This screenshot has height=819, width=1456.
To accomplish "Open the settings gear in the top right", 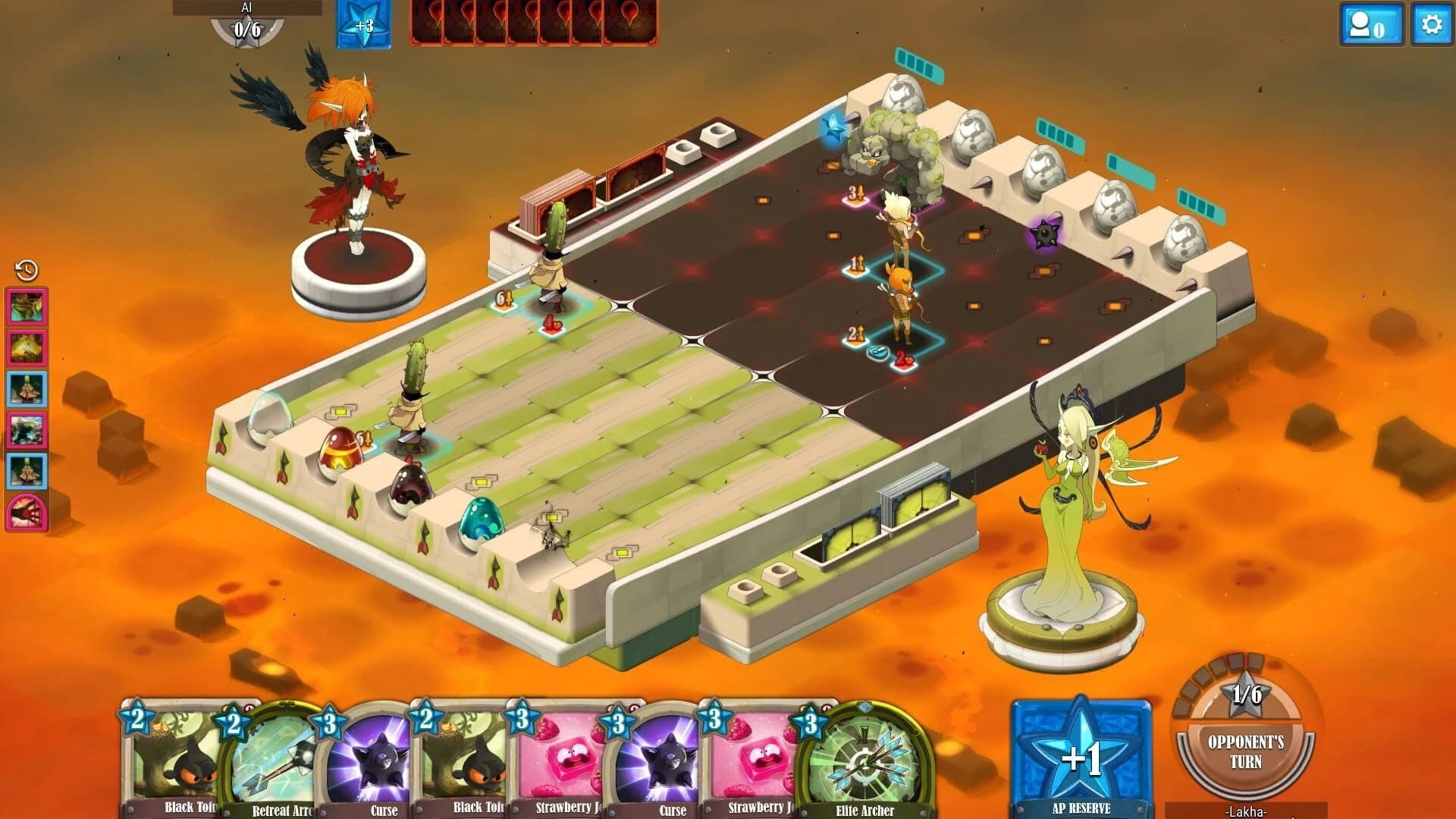I will coord(1429,25).
